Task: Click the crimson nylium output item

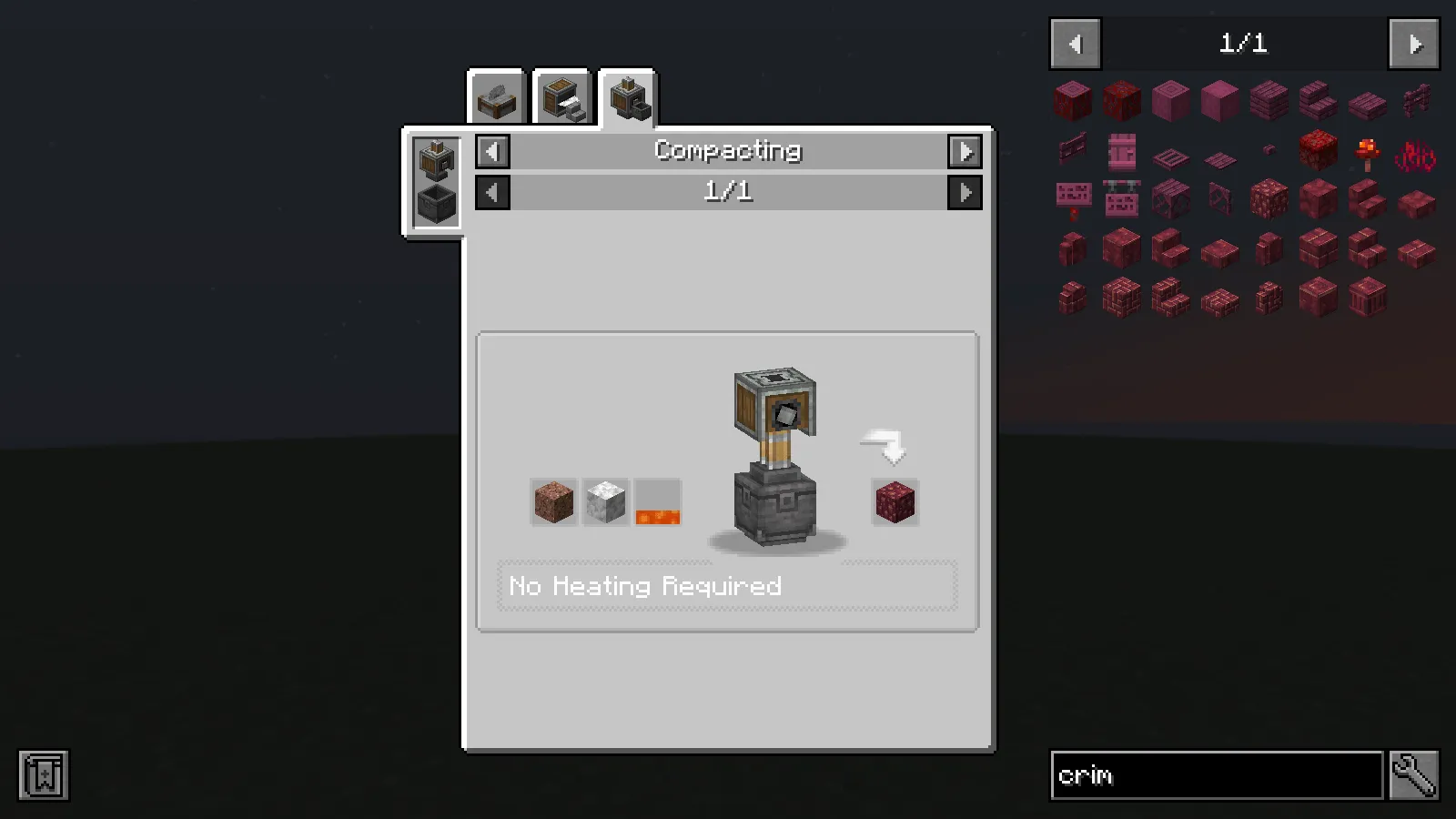Action: pos(895,502)
